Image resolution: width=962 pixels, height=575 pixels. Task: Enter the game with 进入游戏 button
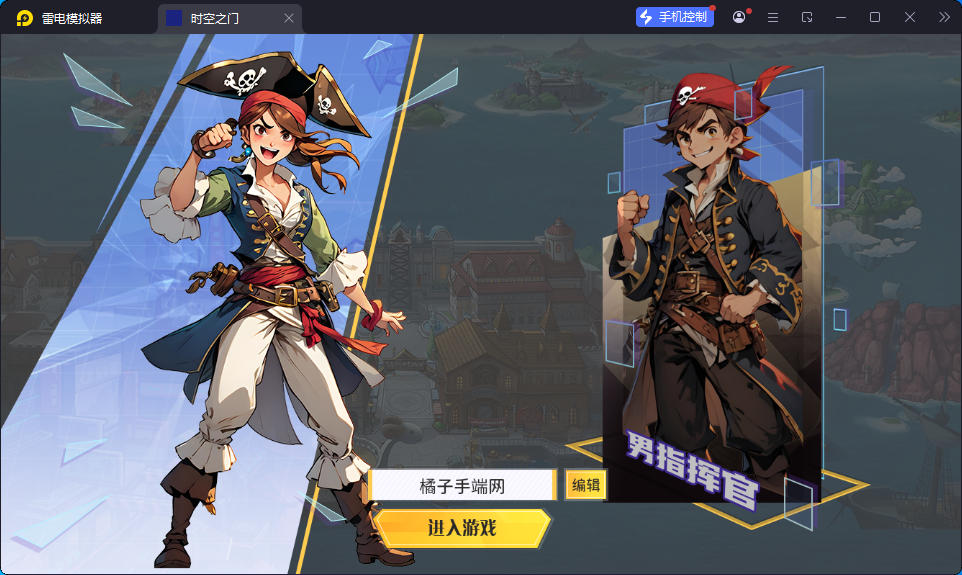tap(462, 528)
